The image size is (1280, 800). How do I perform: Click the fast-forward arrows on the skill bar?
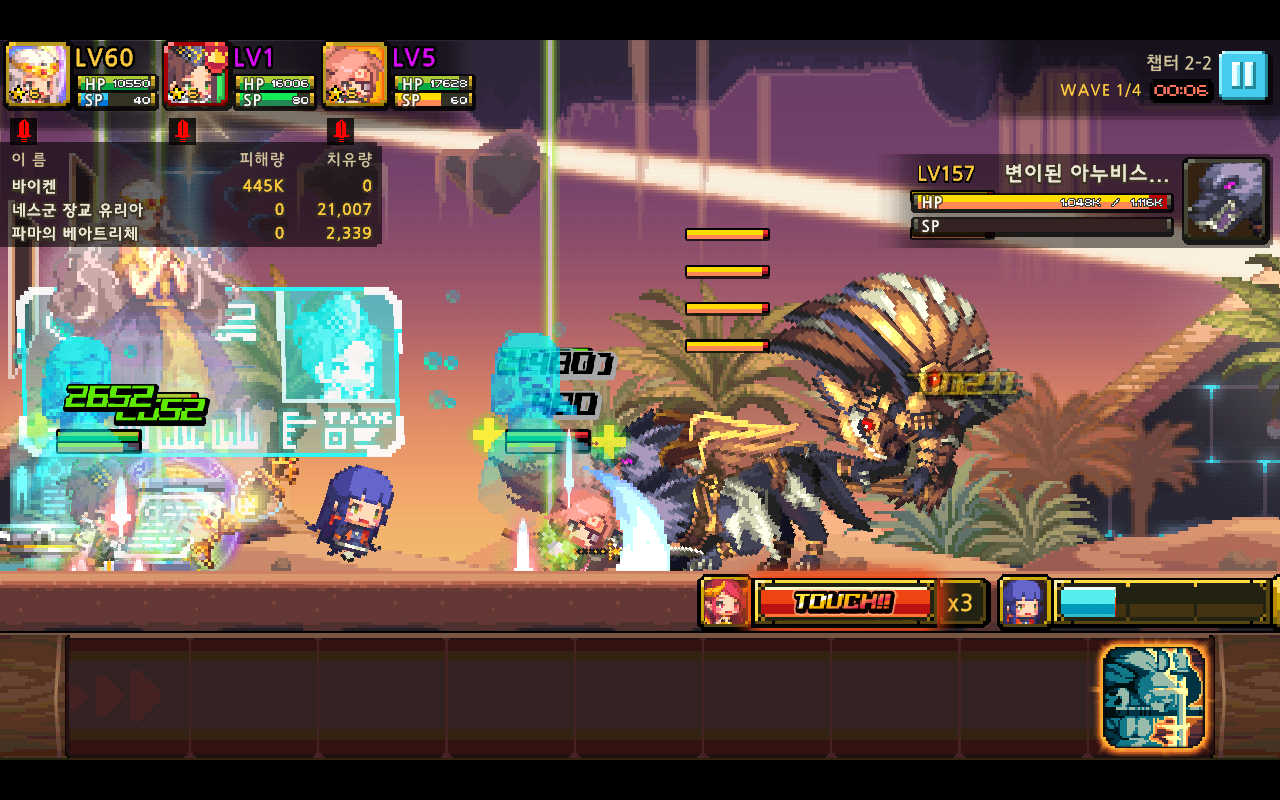pyautogui.click(x=116, y=696)
